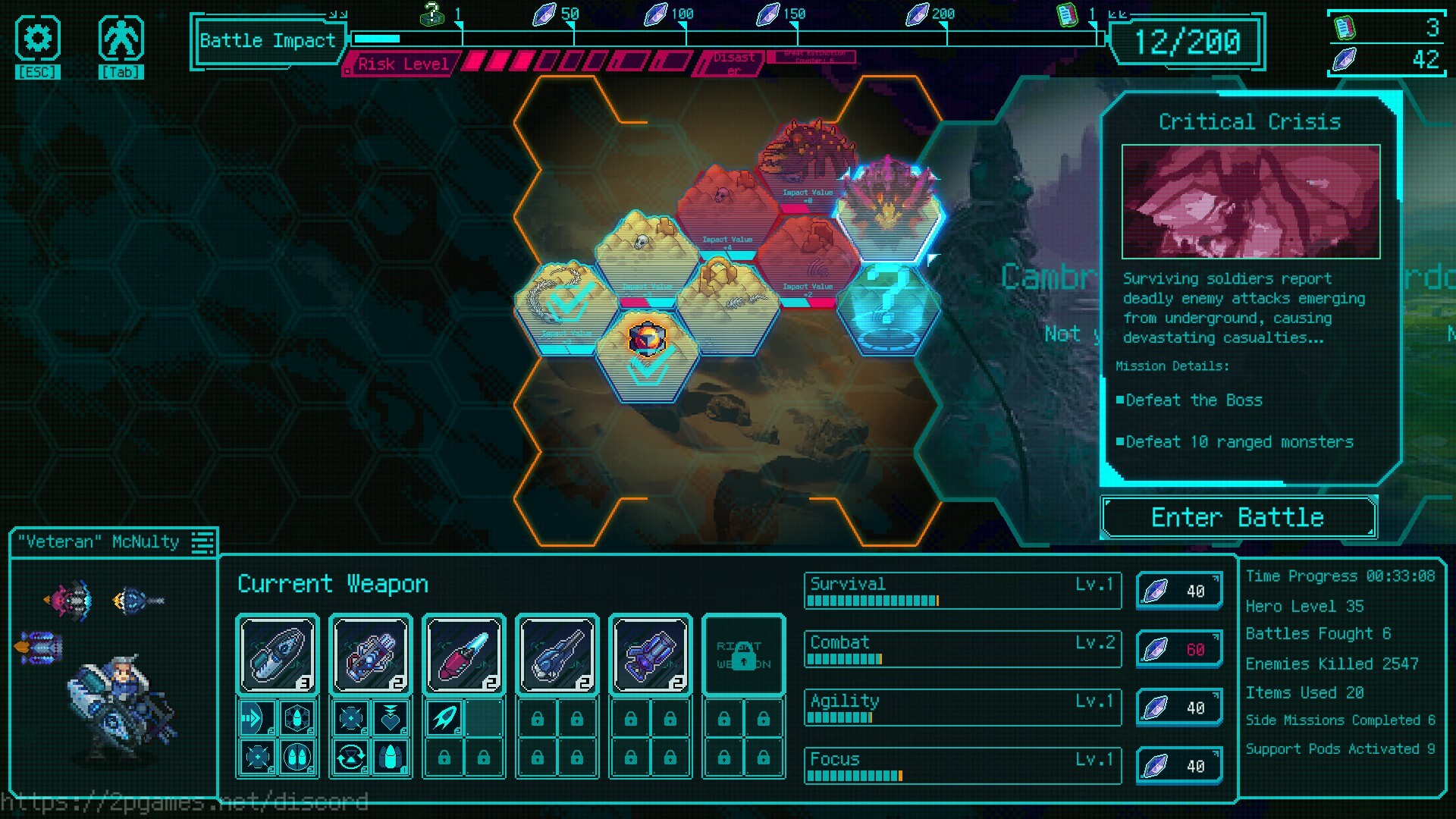Click the locked right weapon slot
Viewport: 1456px width, 819px height.
pos(743,654)
